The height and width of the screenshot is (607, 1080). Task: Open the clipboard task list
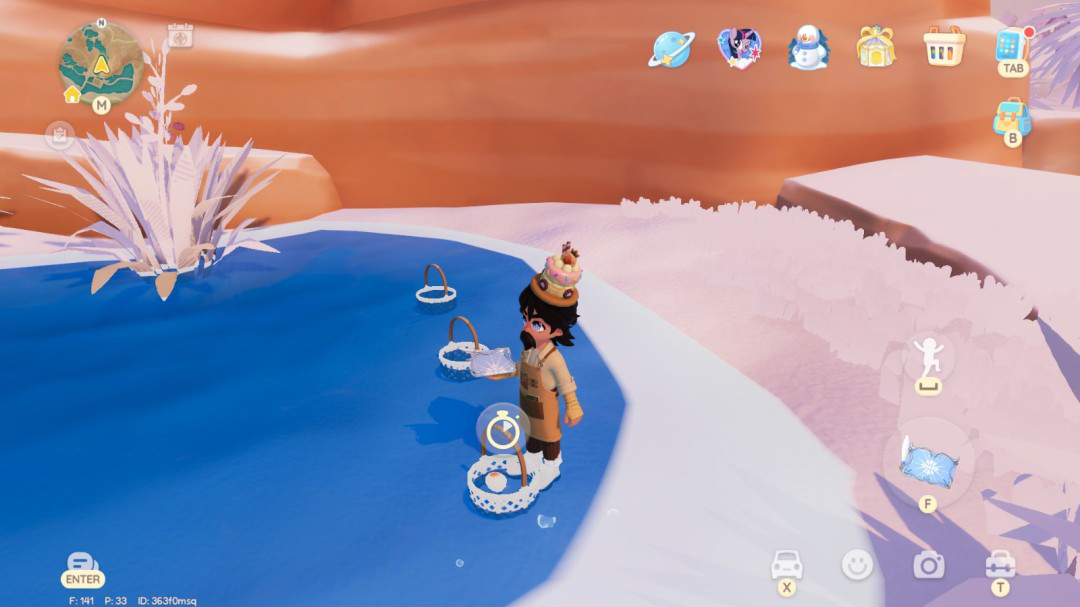tap(59, 136)
